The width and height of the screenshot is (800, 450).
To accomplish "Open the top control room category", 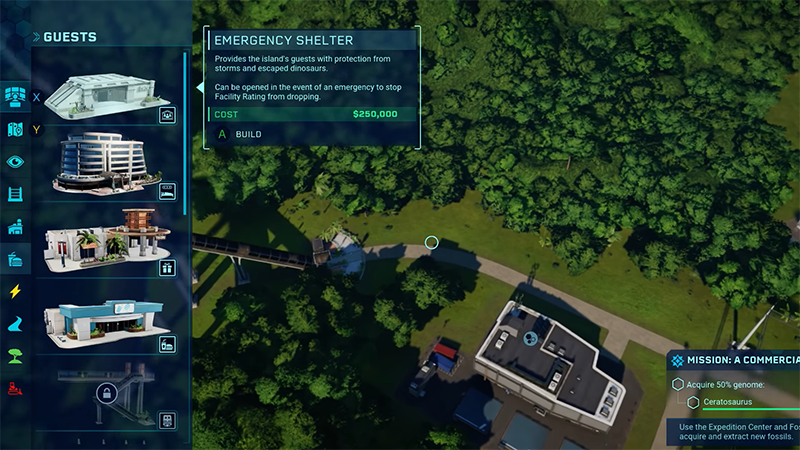I will [15, 97].
